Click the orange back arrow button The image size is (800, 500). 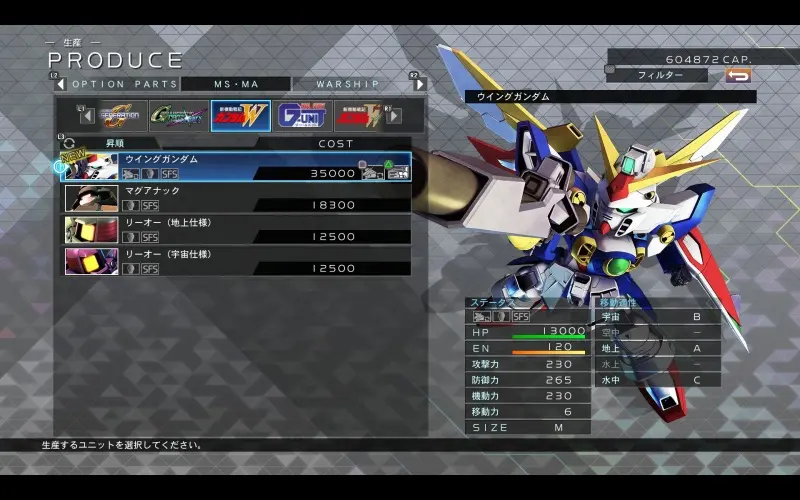coord(738,75)
